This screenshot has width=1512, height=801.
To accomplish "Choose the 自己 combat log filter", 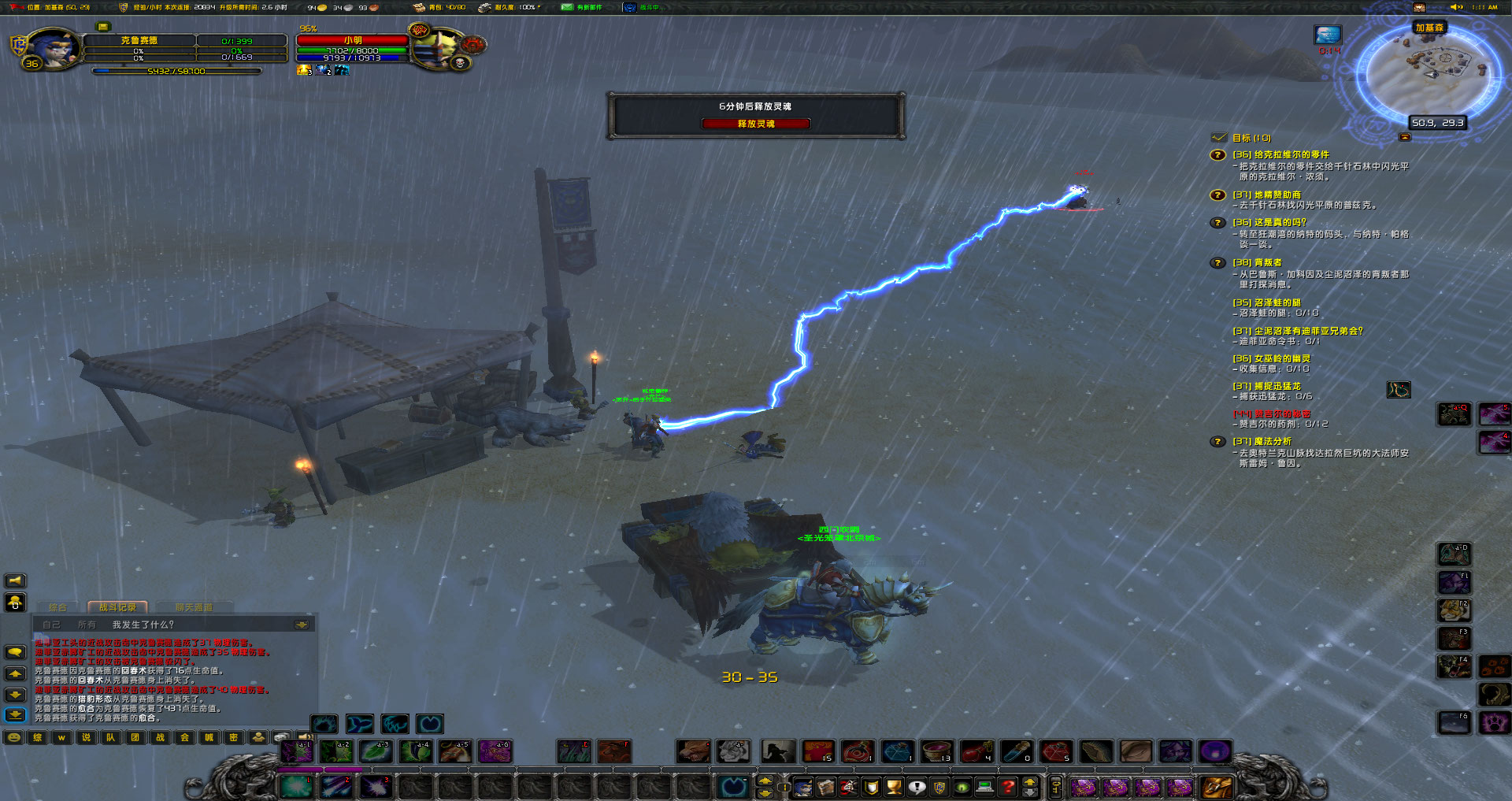I will (51, 625).
